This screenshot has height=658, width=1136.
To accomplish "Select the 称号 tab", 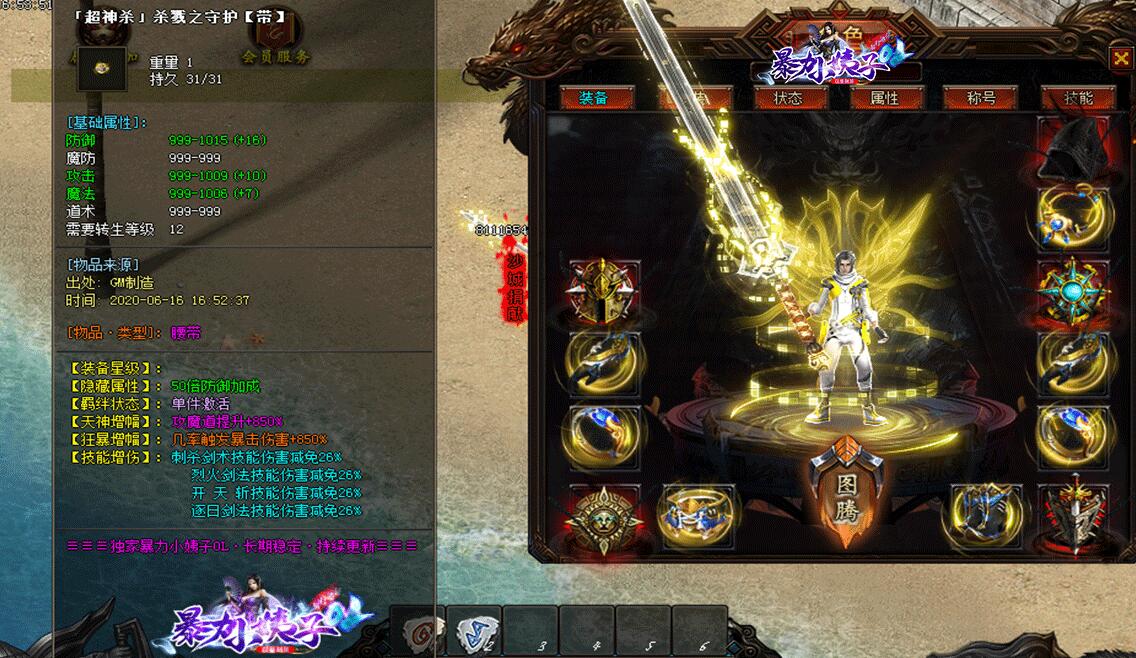I will tap(981, 98).
